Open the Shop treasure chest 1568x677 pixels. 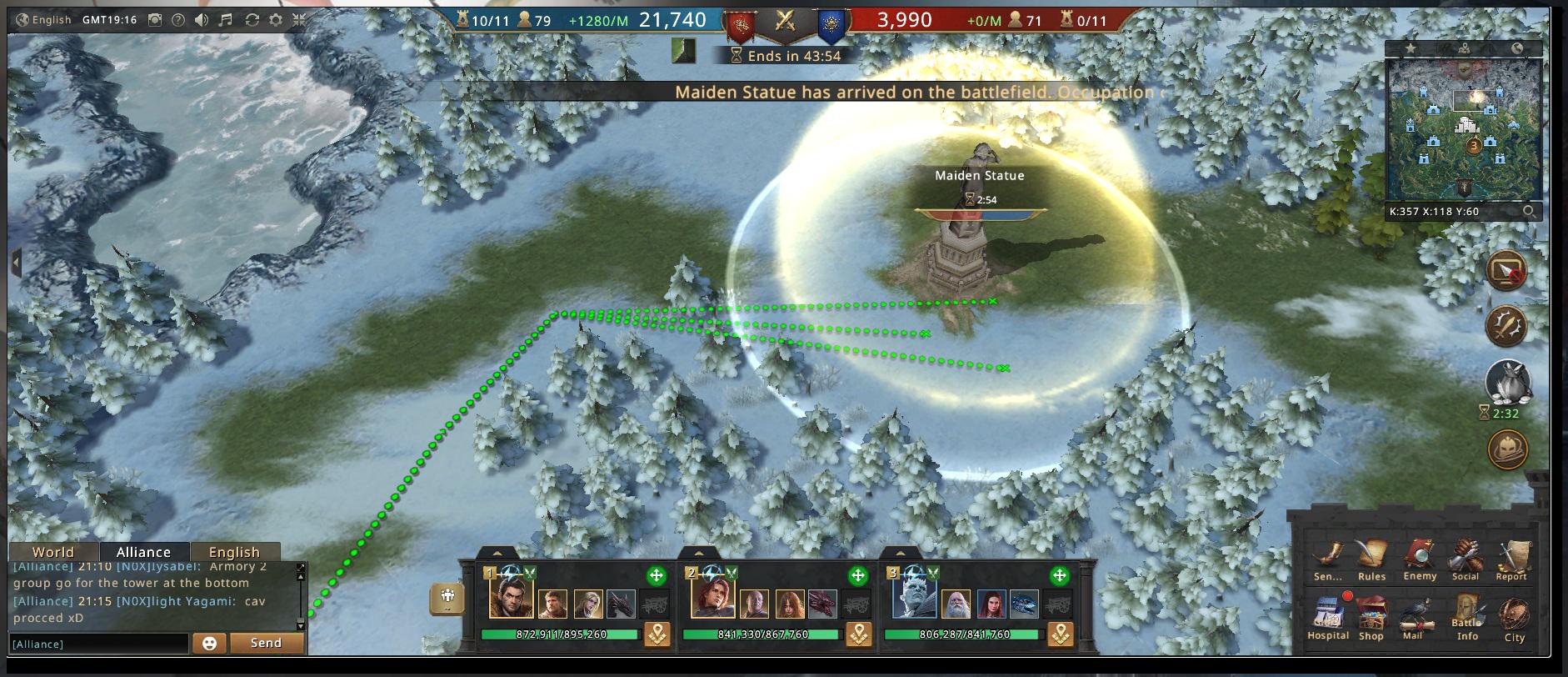(1371, 617)
